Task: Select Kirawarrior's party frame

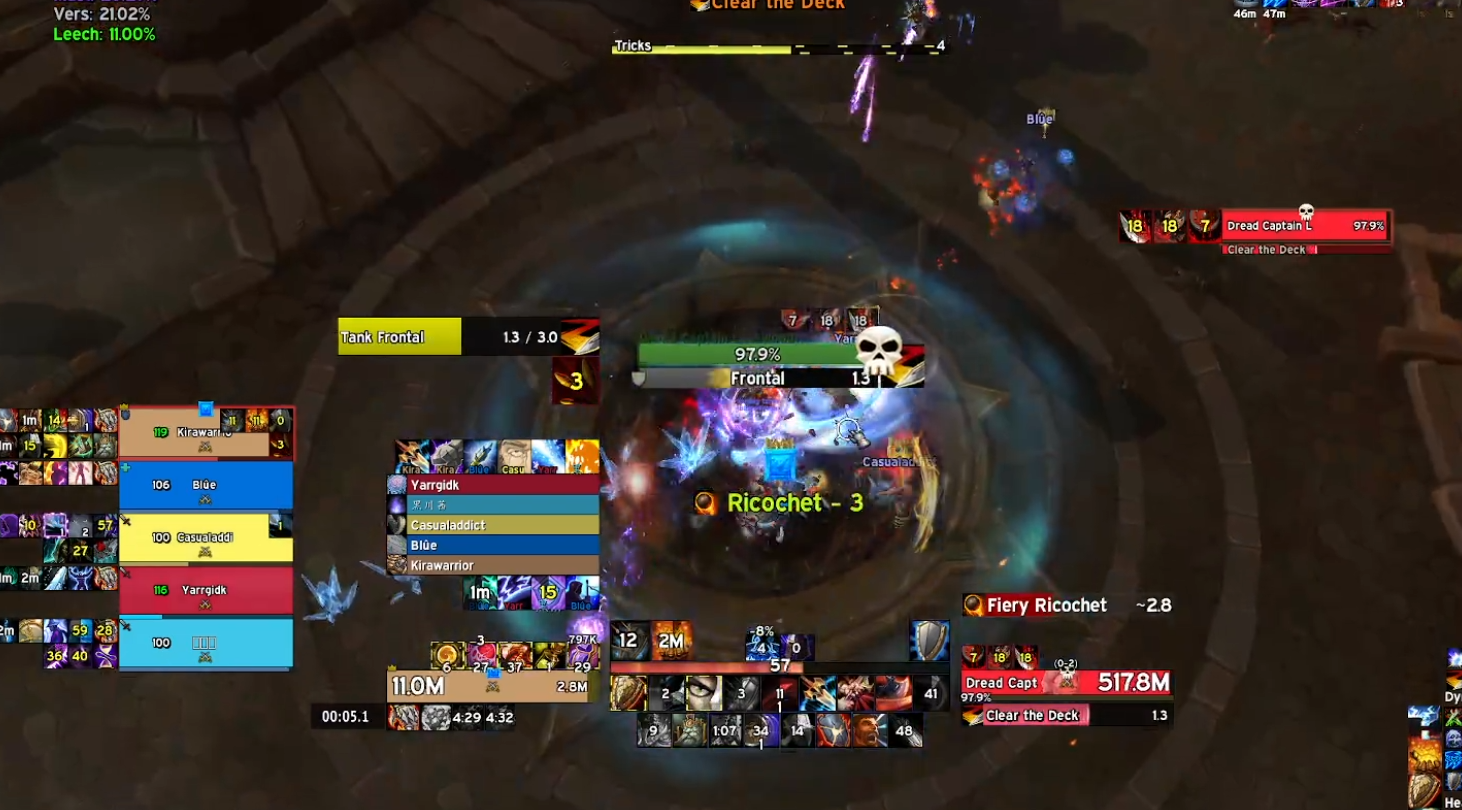Action: [x=205, y=433]
